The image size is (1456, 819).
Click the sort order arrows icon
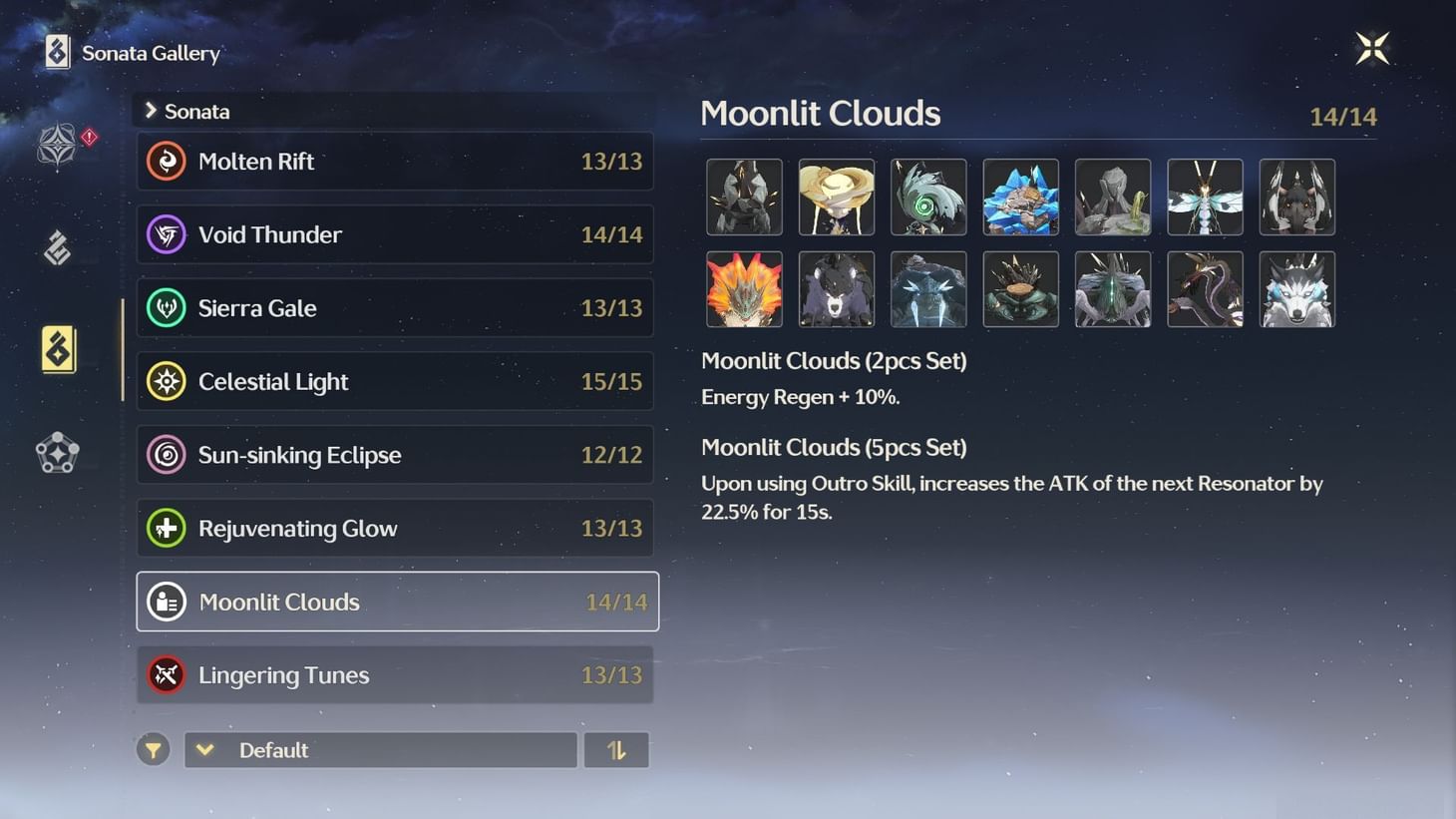616,749
